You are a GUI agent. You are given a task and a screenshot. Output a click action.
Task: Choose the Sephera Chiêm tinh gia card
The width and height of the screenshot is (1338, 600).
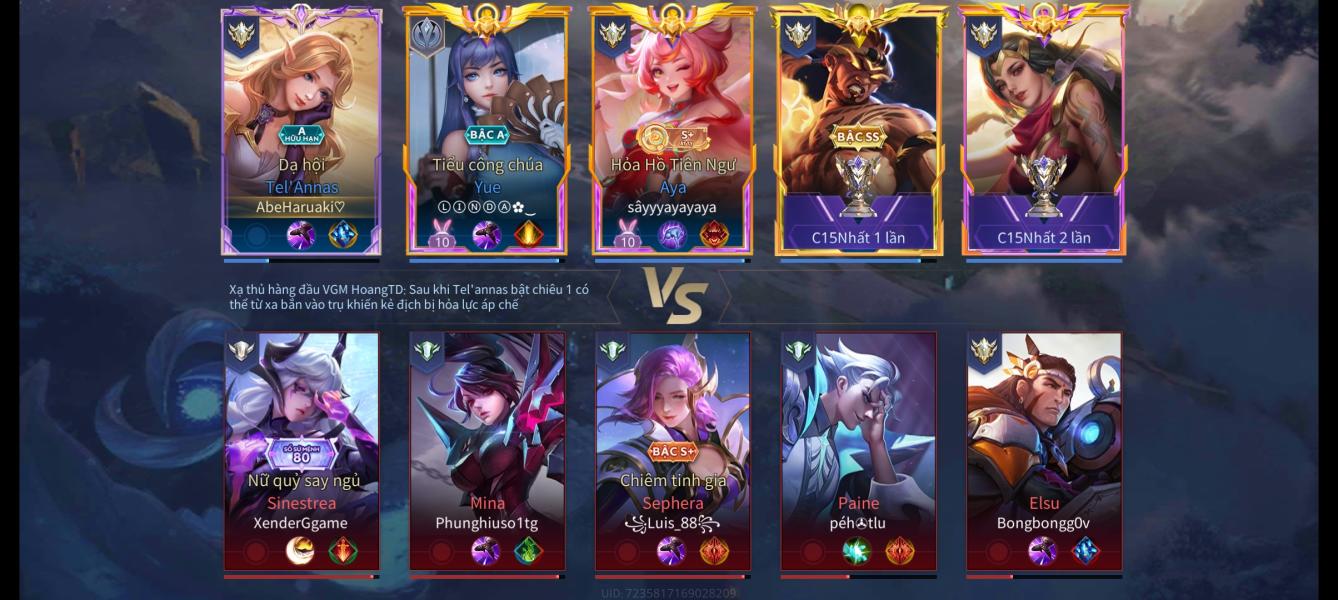point(672,450)
